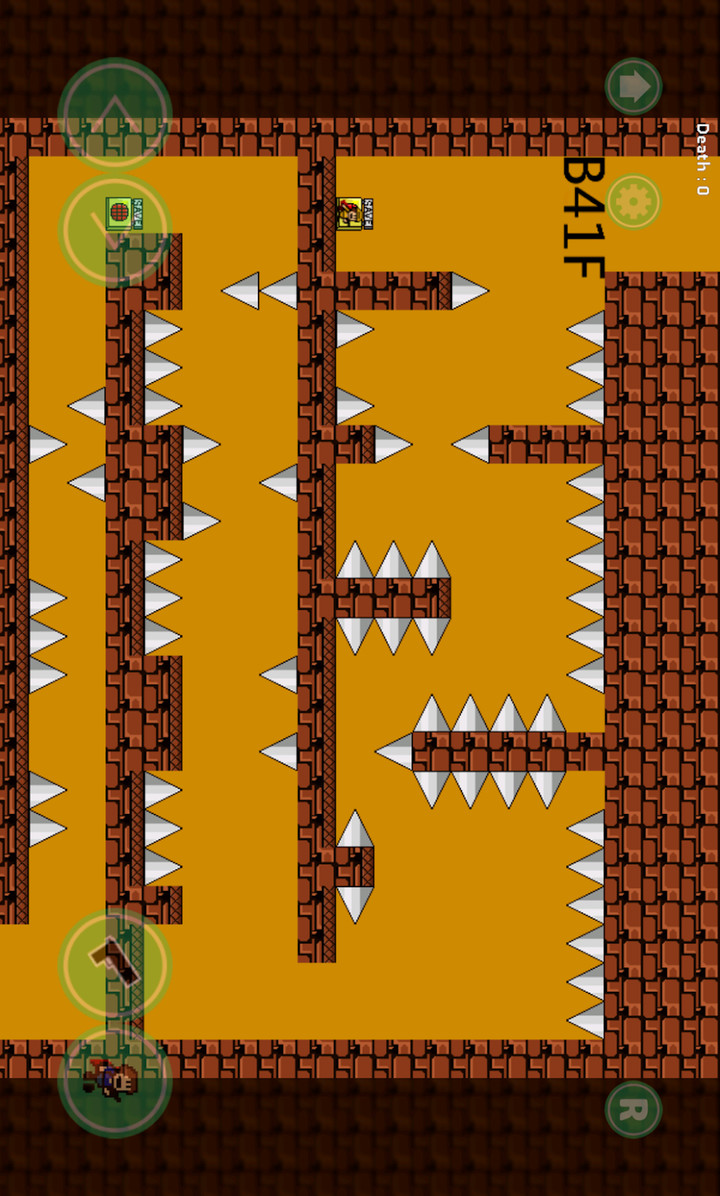This screenshot has width=720, height=1196.
Task: Tap the round R button
Action: coord(633,1109)
